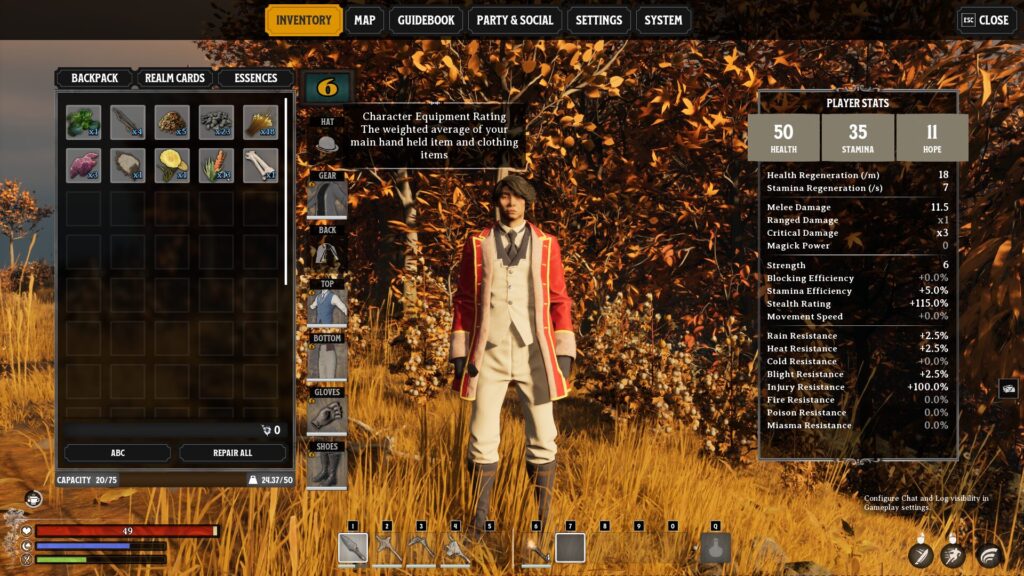
Task: Open the Map tab
Action: tap(365, 20)
